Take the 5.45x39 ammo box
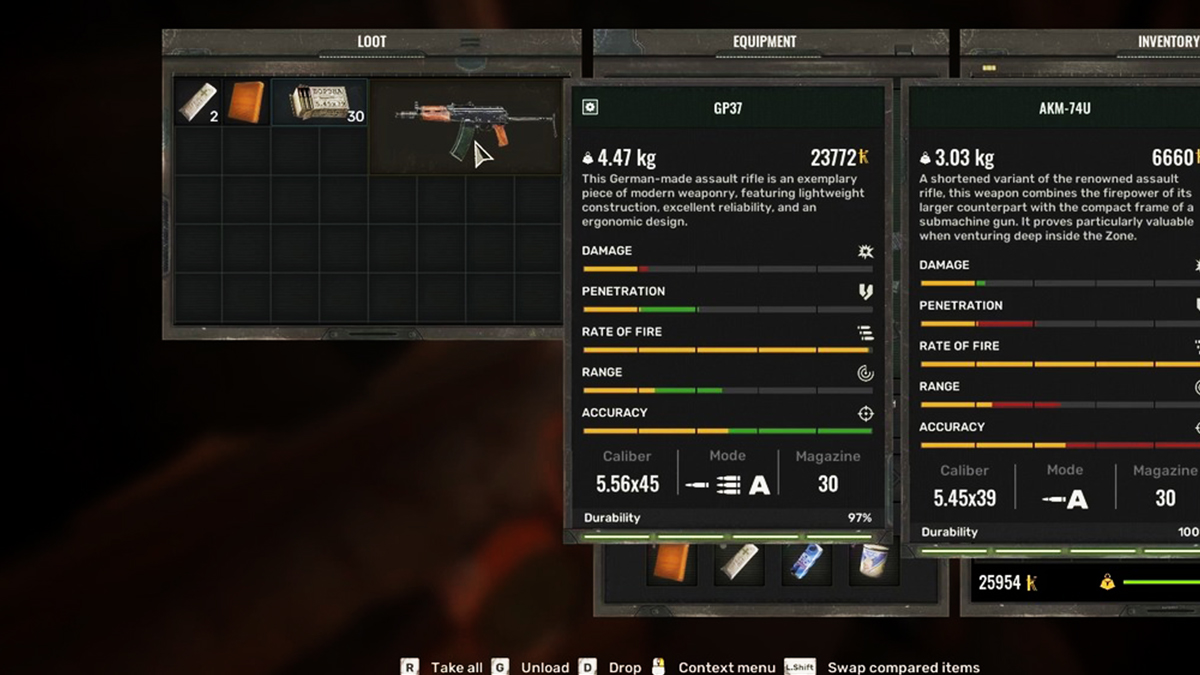1200x675 pixels. pyautogui.click(x=319, y=102)
